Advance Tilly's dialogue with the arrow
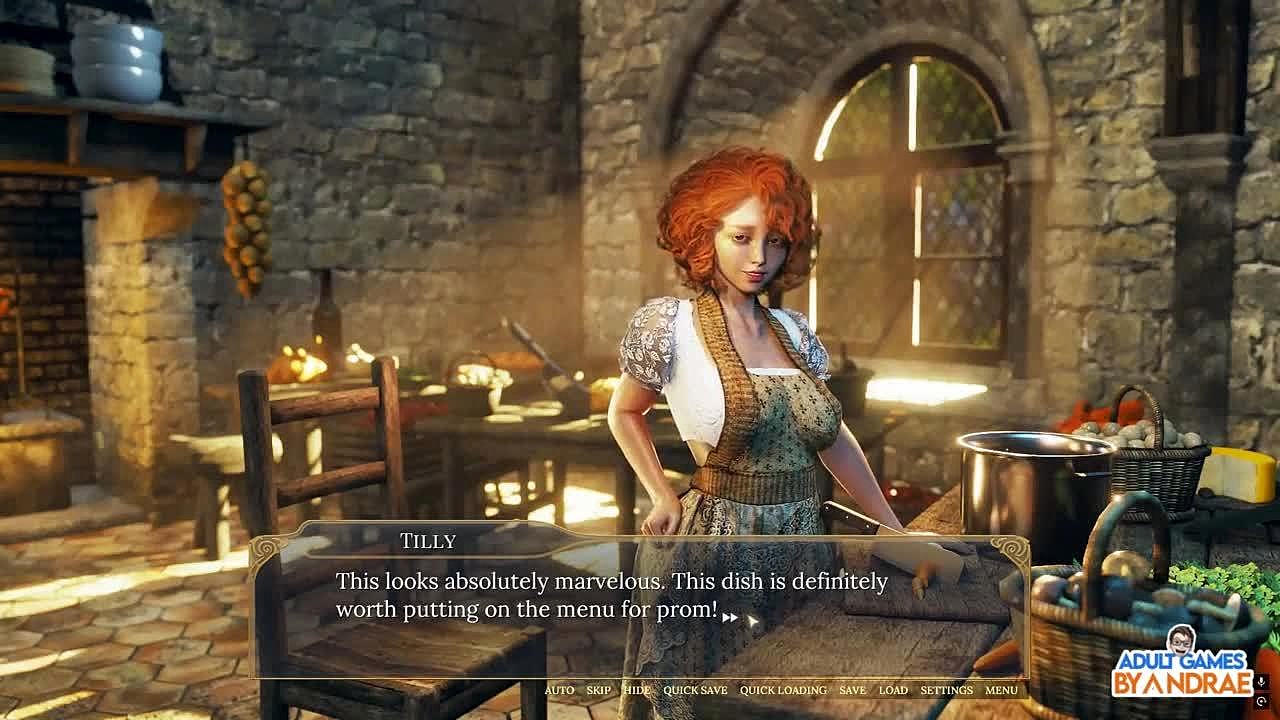Image resolution: width=1280 pixels, height=720 pixels. click(x=730, y=618)
